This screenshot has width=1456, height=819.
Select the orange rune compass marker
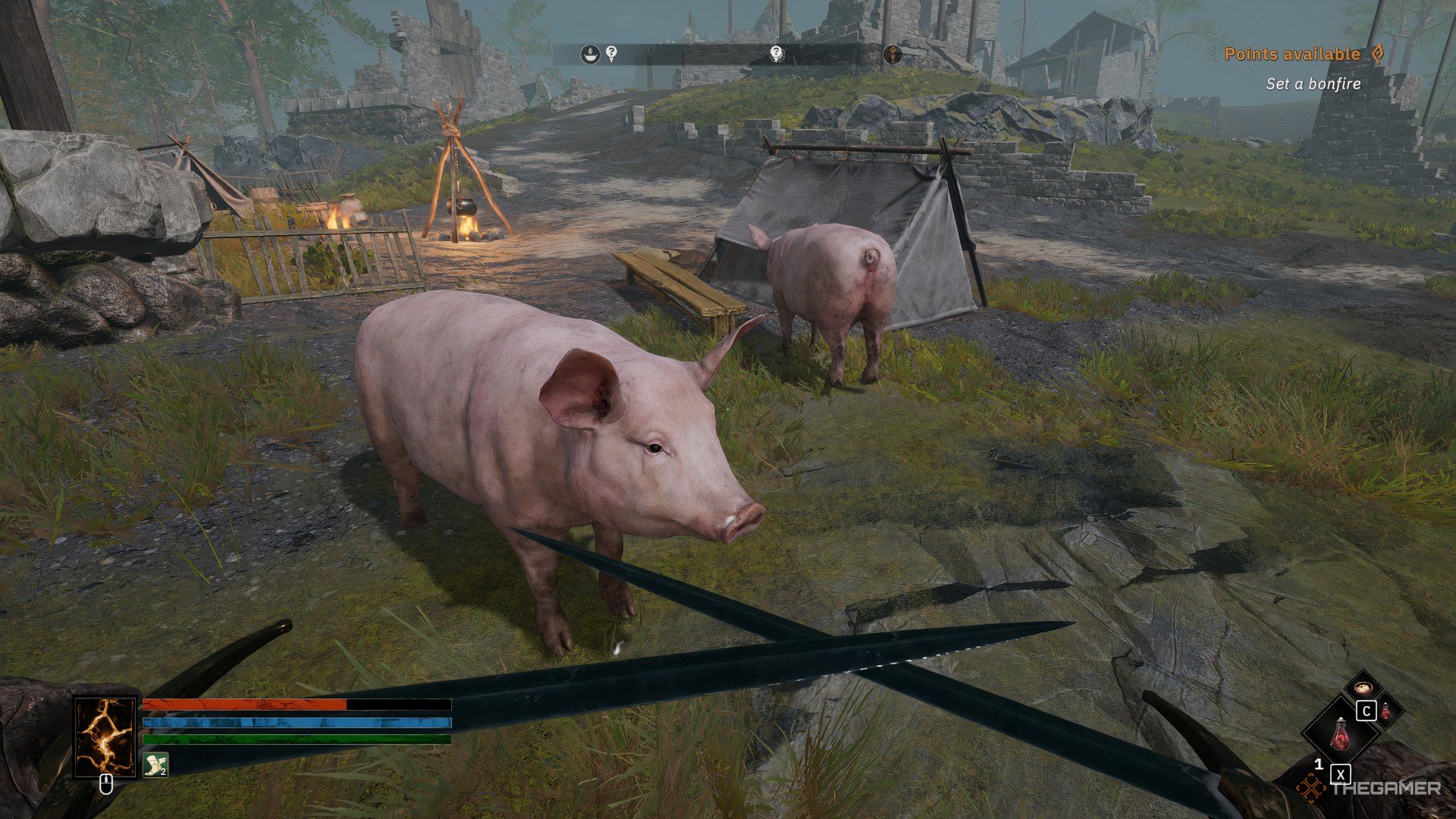893,55
